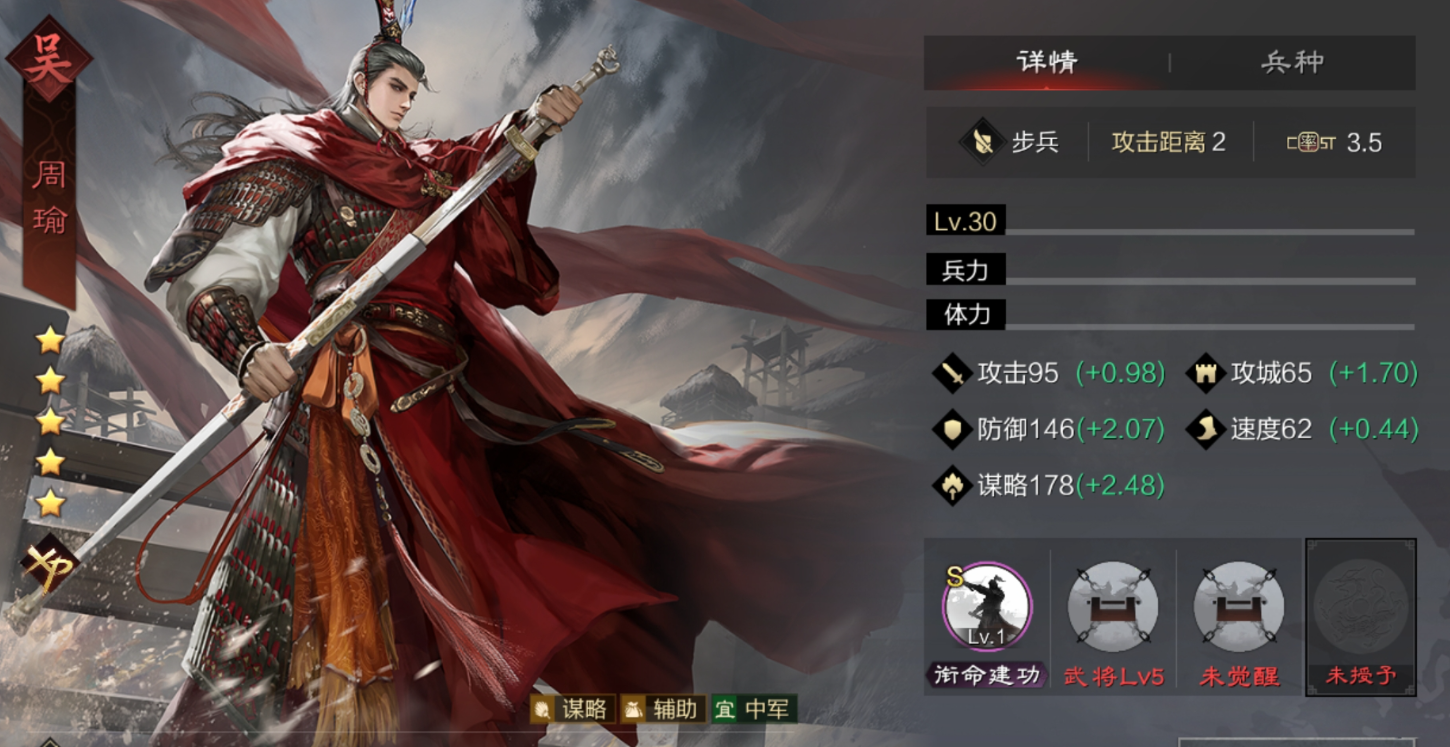Select the 衔命建功 S-rank skill icon
Image resolution: width=1450 pixels, height=747 pixels.
click(x=987, y=607)
